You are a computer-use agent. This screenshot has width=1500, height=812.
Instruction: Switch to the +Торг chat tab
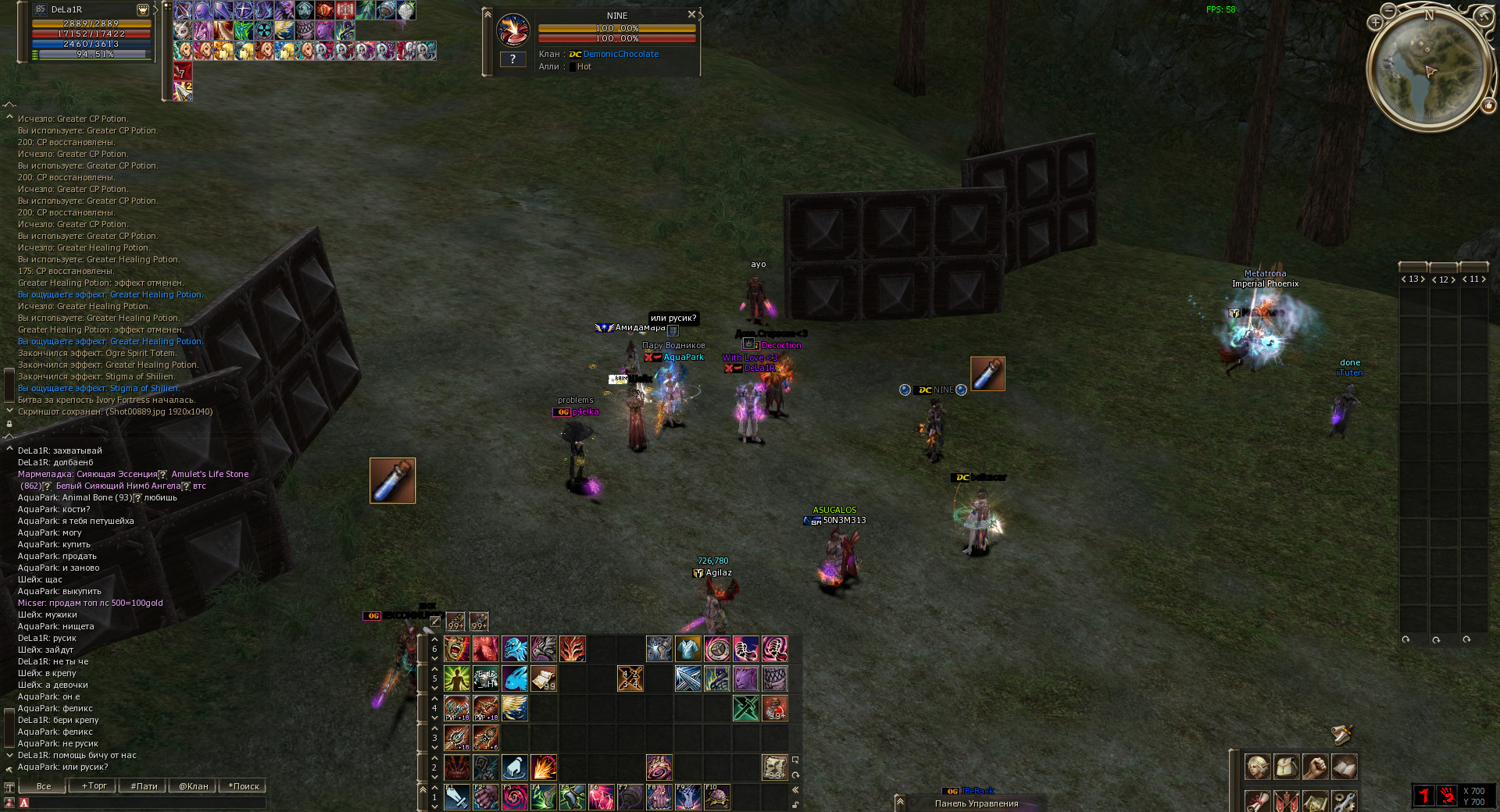pyautogui.click(x=94, y=786)
